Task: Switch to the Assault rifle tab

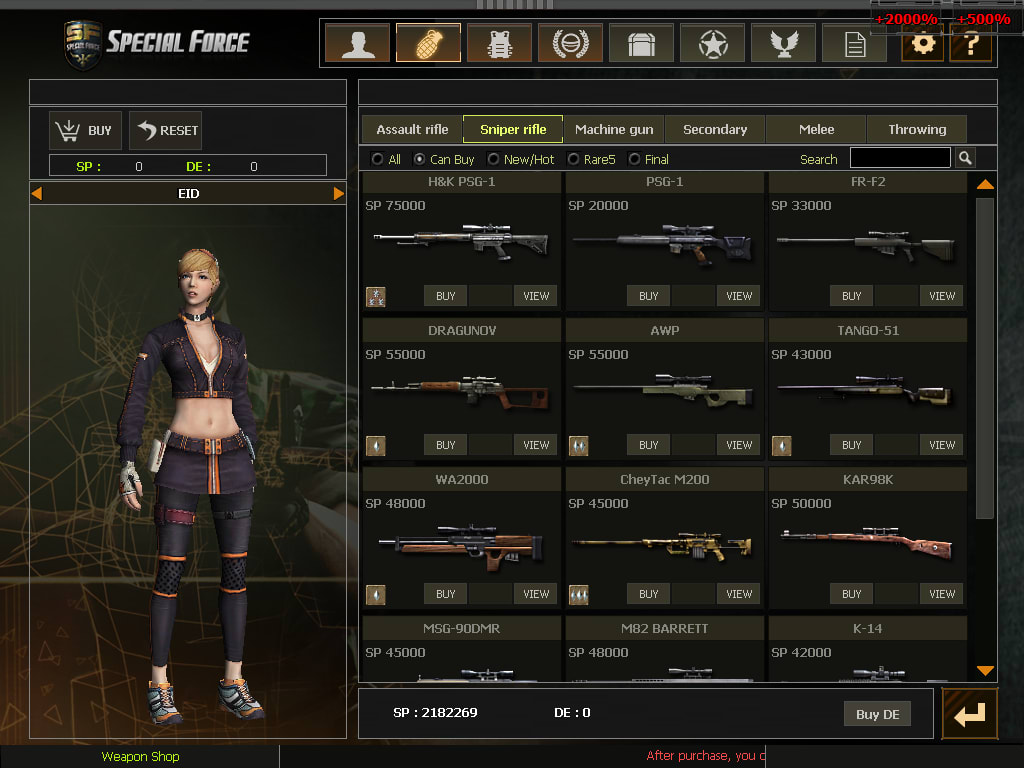Action: 412,129
